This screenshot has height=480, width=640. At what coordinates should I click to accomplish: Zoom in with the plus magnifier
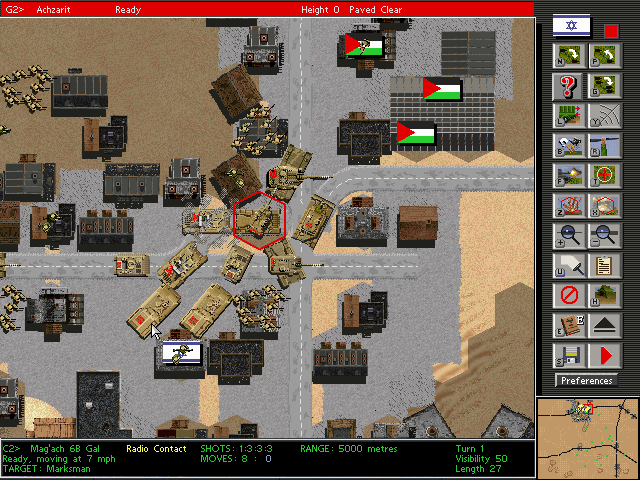567,236
